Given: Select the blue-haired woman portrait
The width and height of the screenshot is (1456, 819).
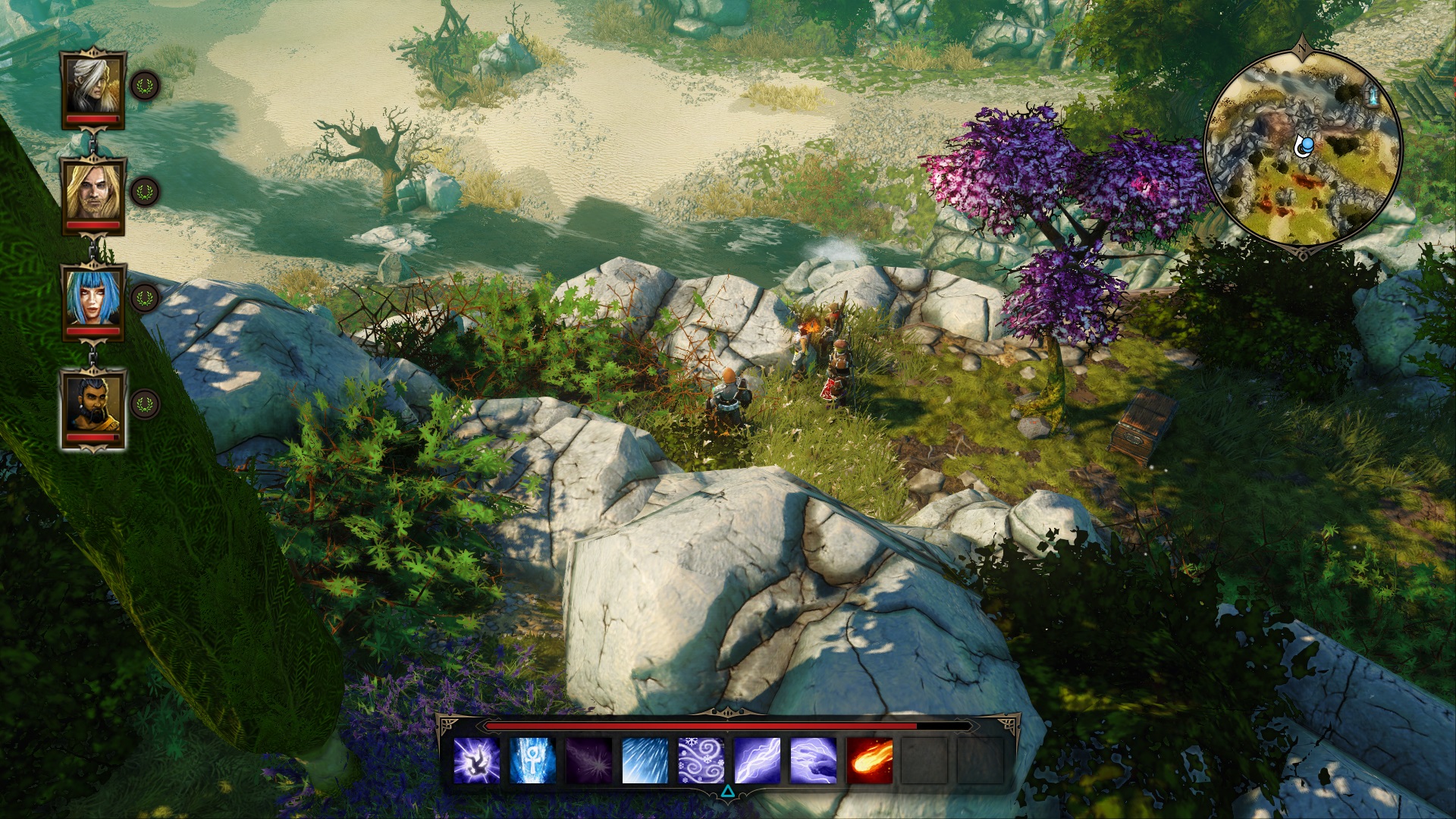Looking at the screenshot, I should click(x=93, y=297).
